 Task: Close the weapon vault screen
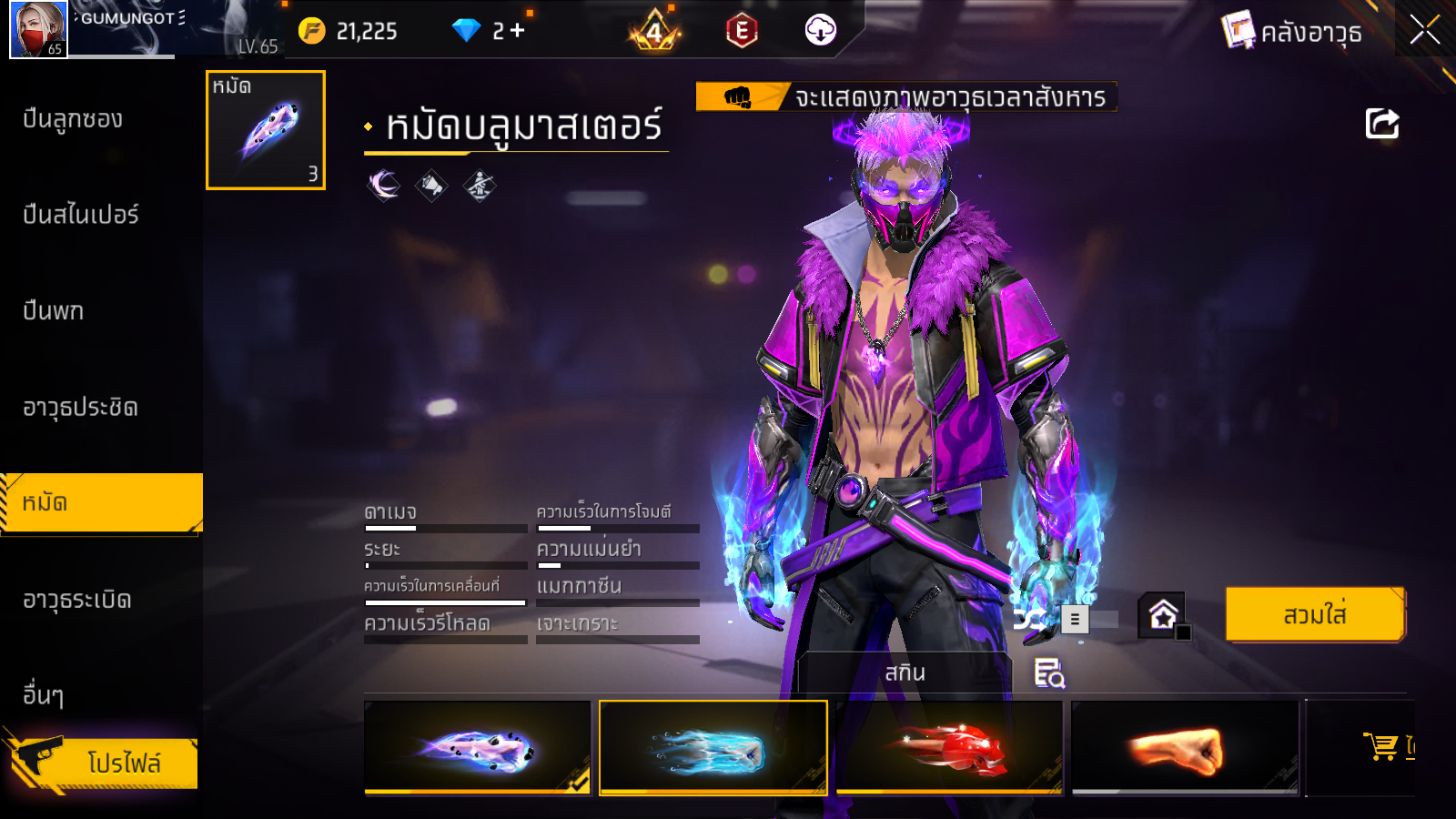point(1424,30)
